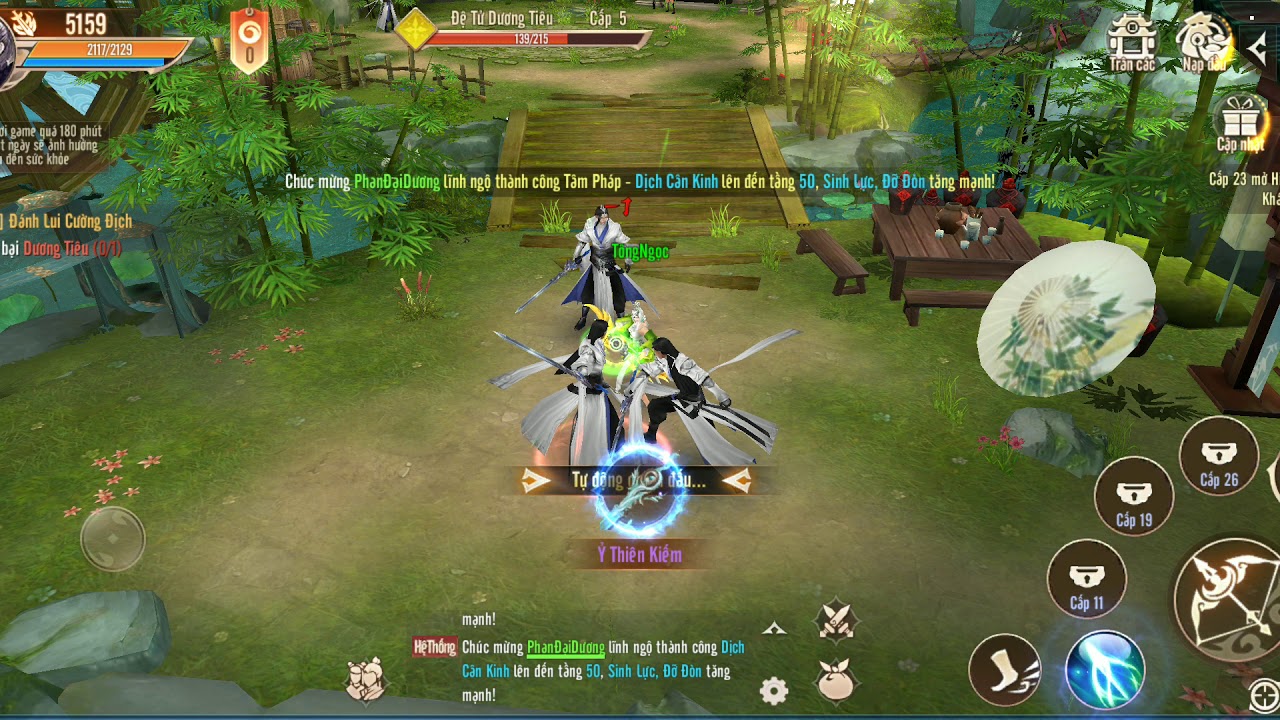Screen dimensions: 1280x720
Task: Tap the bow basic attack button
Action: 1227,596
